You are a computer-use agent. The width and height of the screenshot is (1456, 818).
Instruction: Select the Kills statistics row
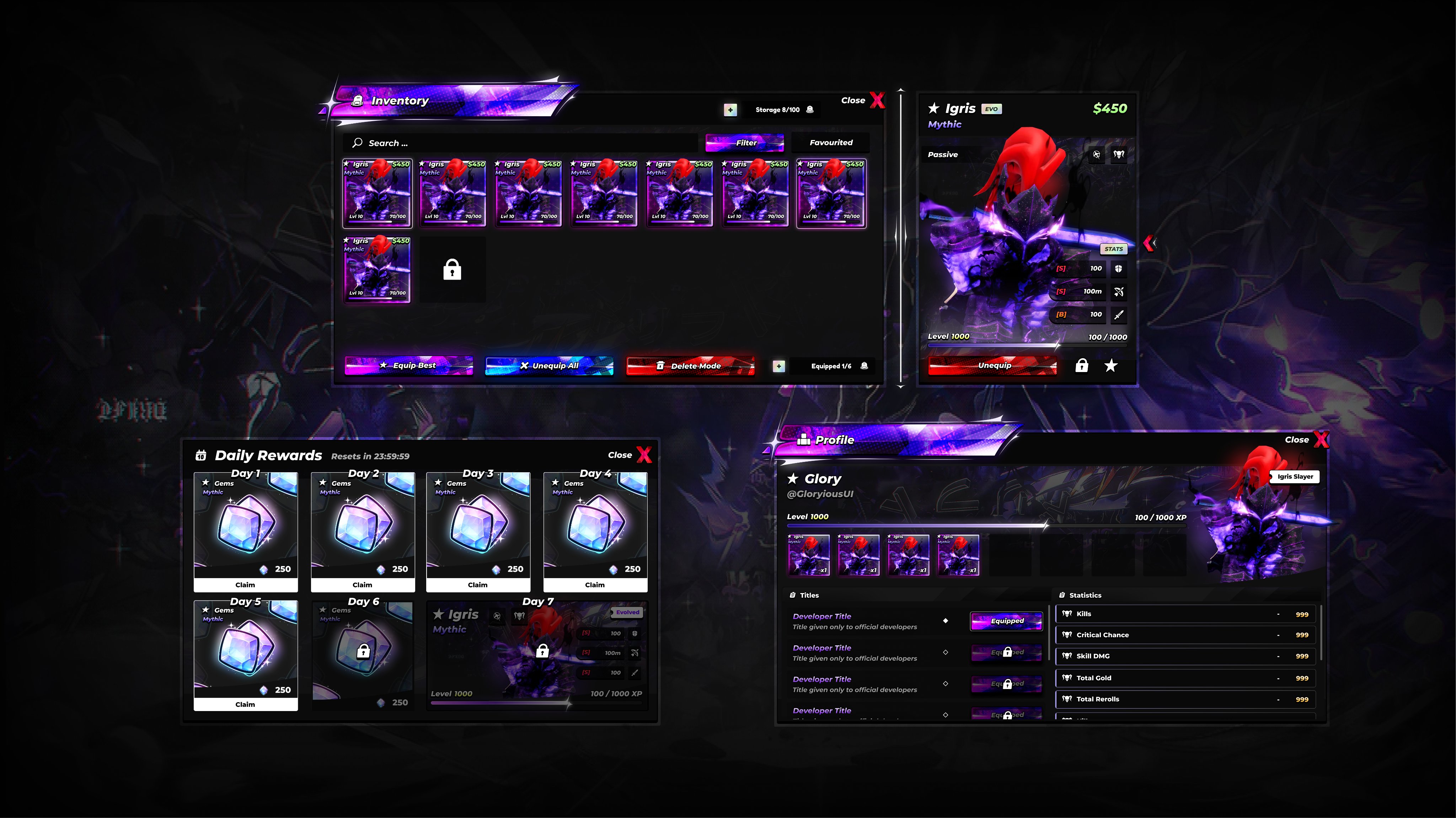pyautogui.click(x=1185, y=614)
